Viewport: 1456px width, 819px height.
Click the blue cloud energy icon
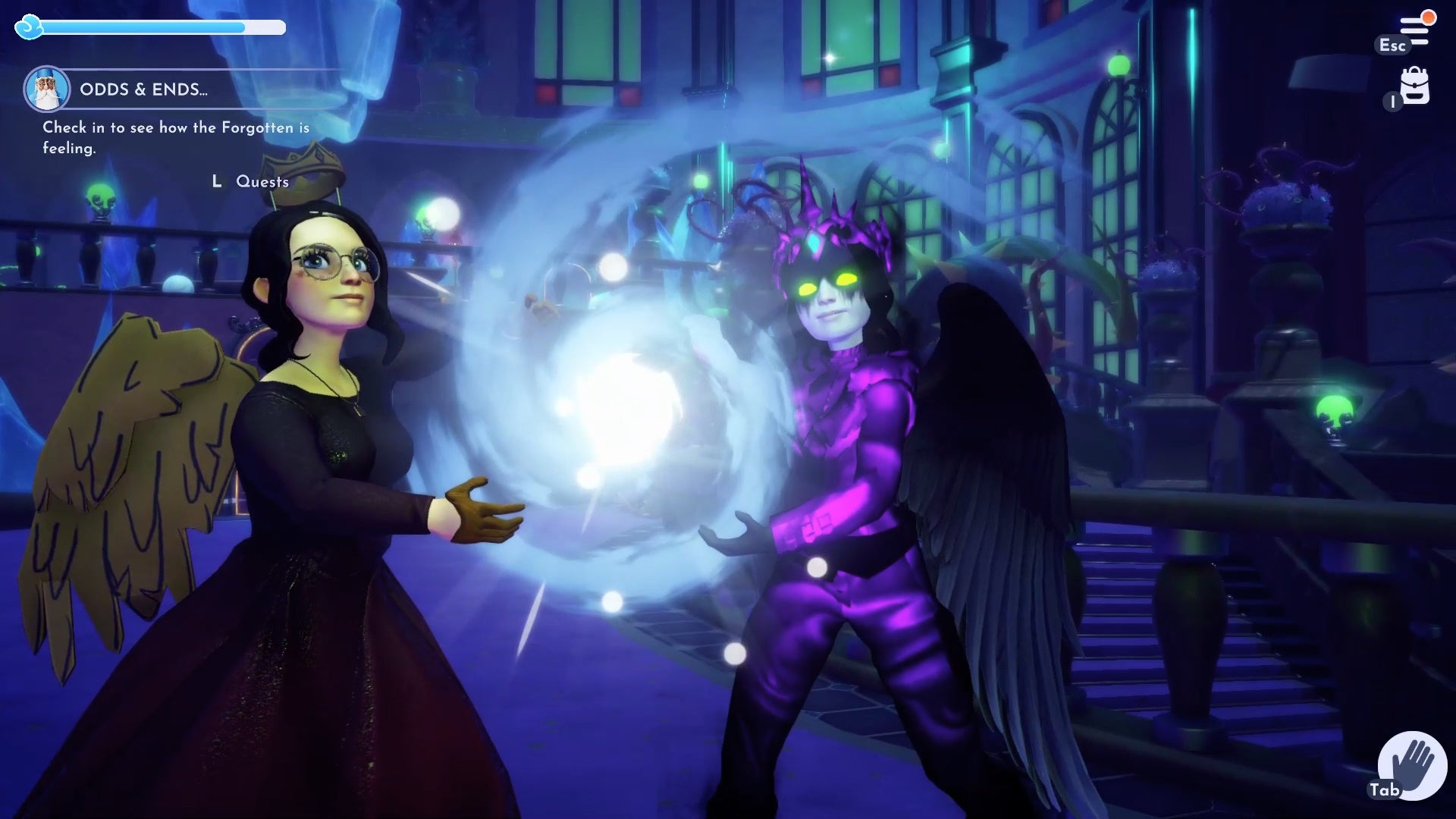[x=29, y=27]
